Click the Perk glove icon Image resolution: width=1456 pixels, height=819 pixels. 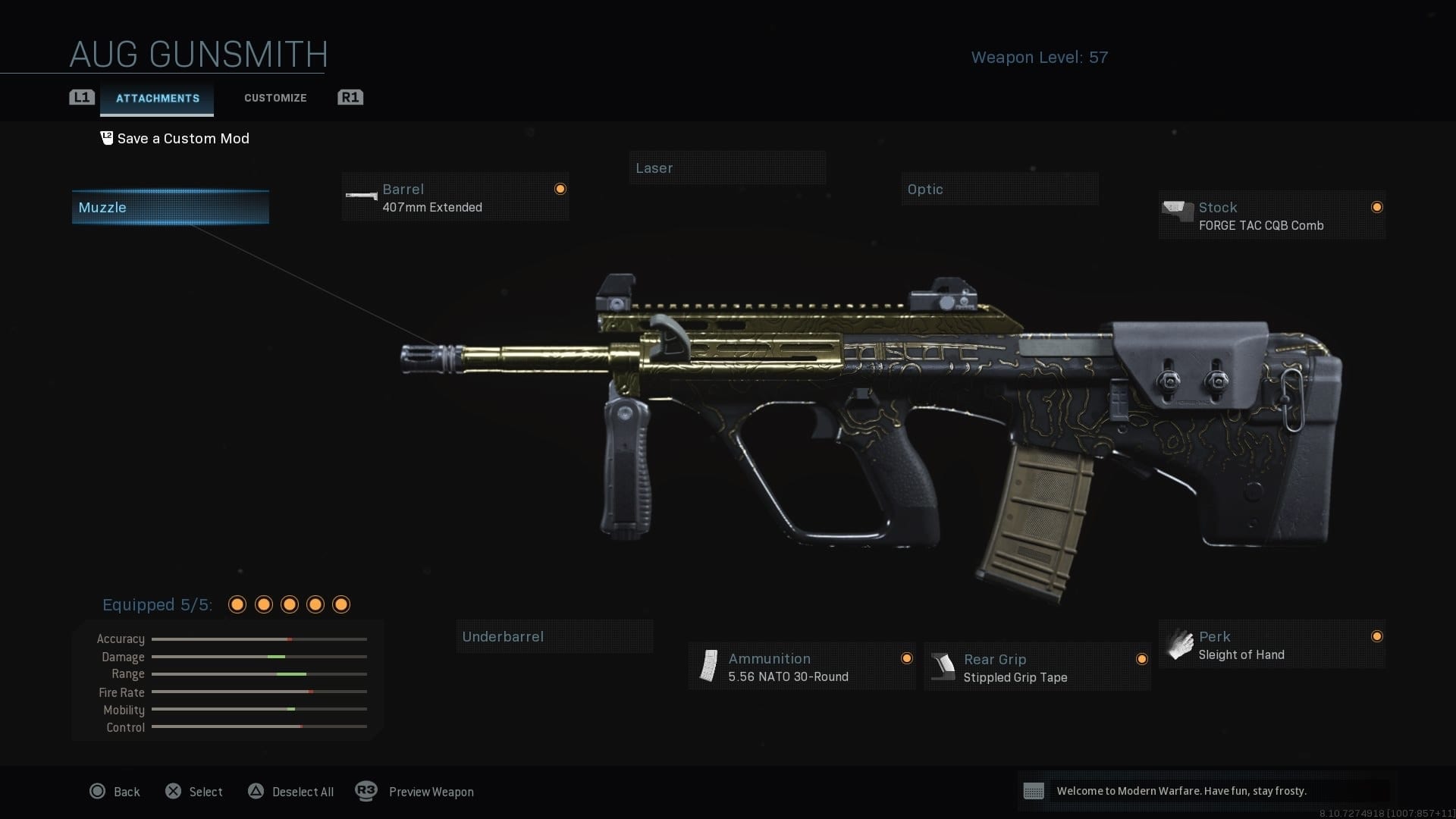click(1180, 644)
